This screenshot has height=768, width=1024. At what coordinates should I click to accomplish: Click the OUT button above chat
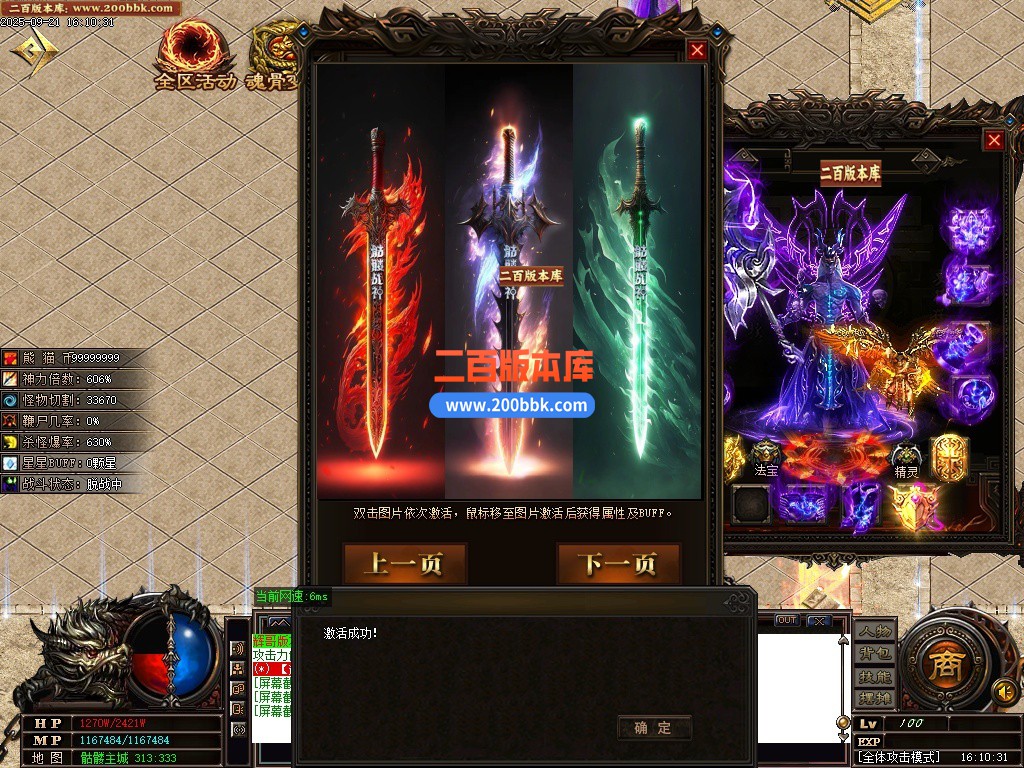pyautogui.click(x=787, y=620)
